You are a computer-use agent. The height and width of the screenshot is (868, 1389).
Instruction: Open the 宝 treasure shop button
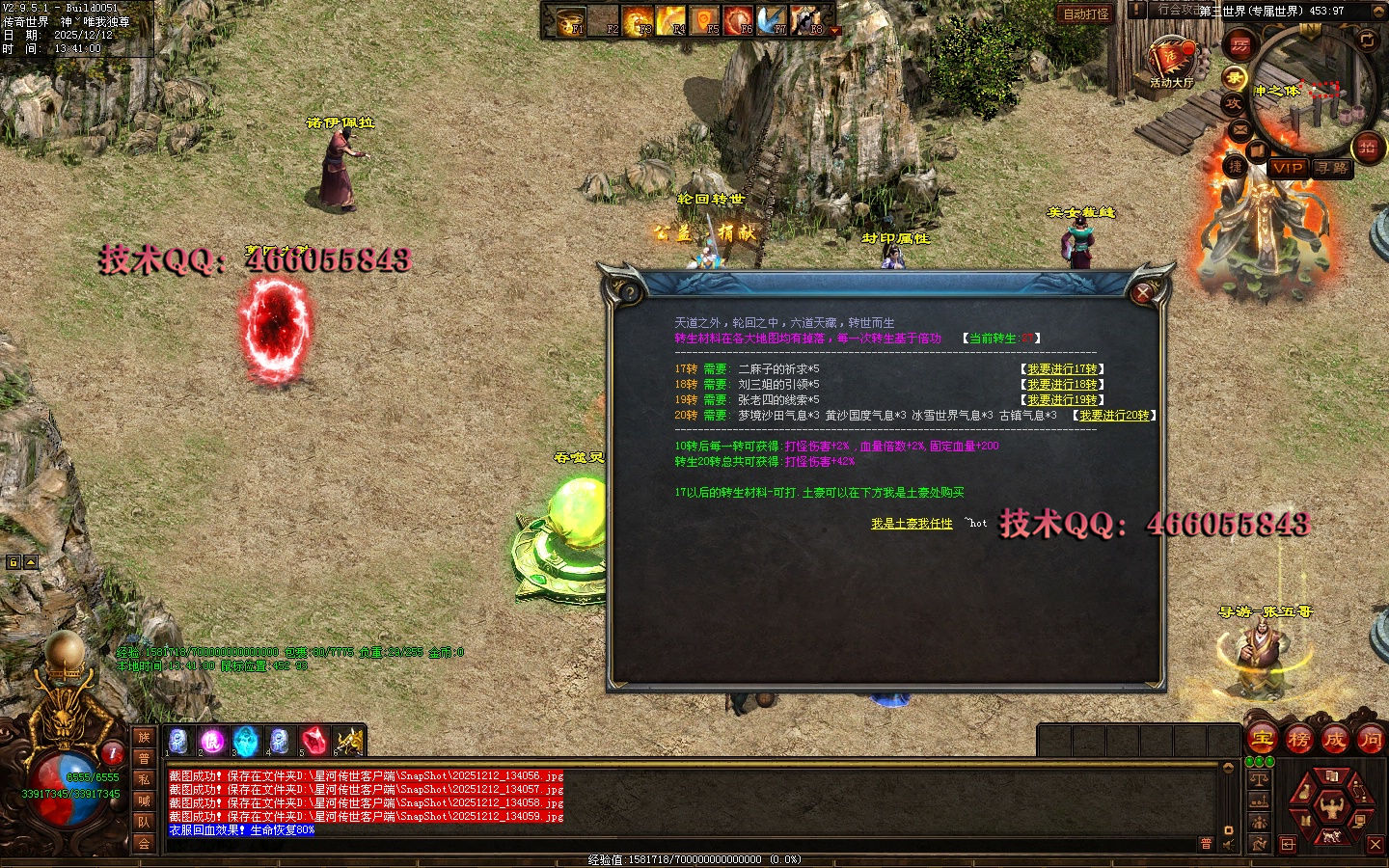point(1263,740)
